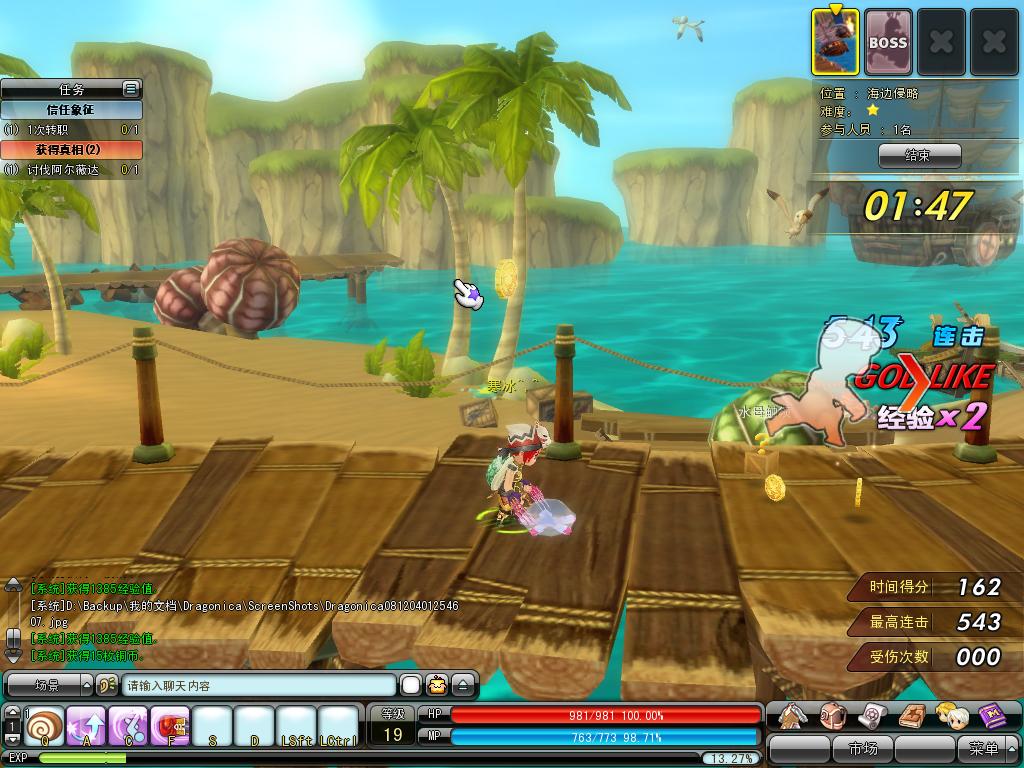This screenshot has width=1024, height=768.
Task: Open the 菜单 menu button
Action: point(982,748)
